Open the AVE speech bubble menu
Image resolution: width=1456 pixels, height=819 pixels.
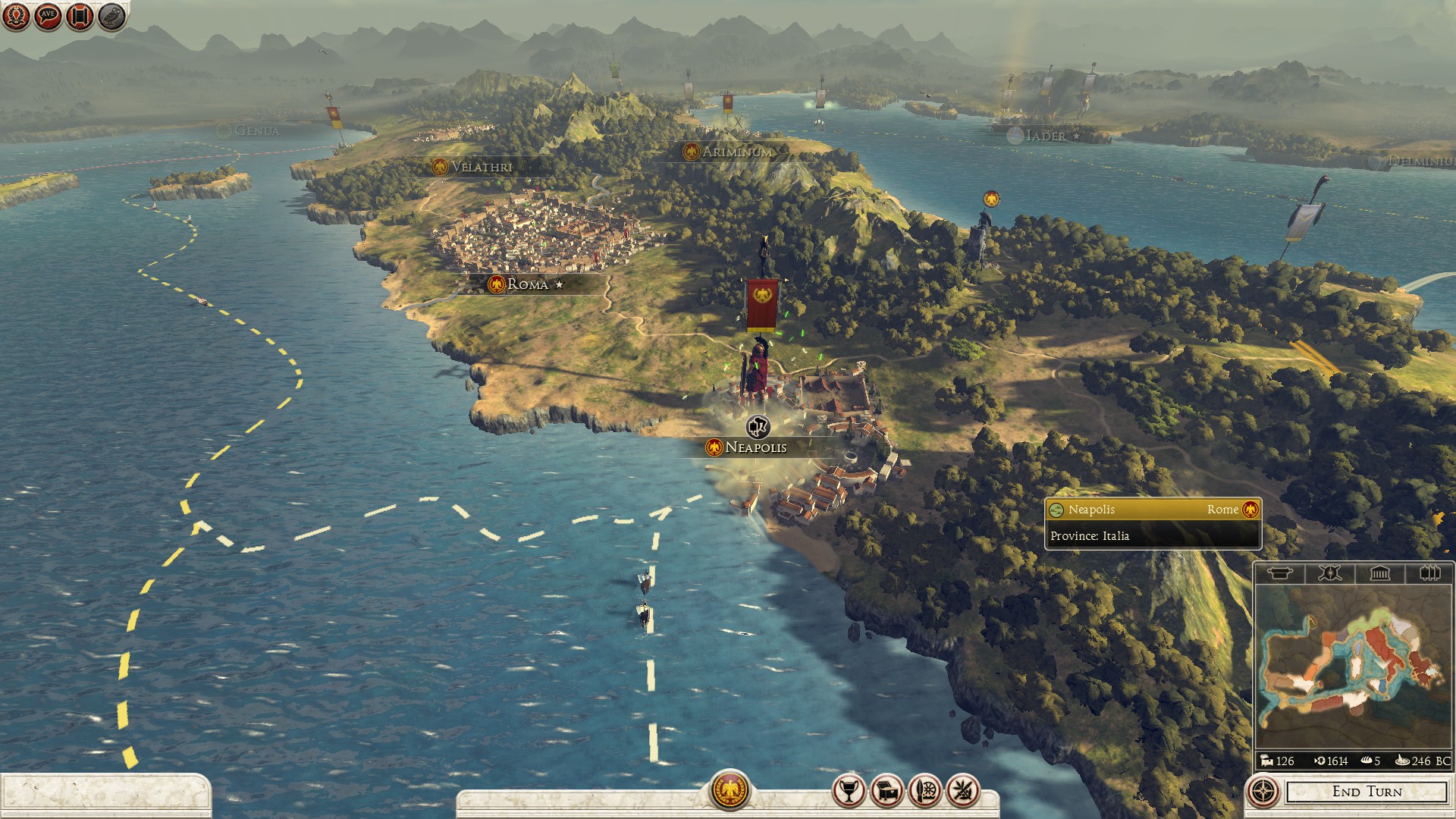click(x=48, y=16)
